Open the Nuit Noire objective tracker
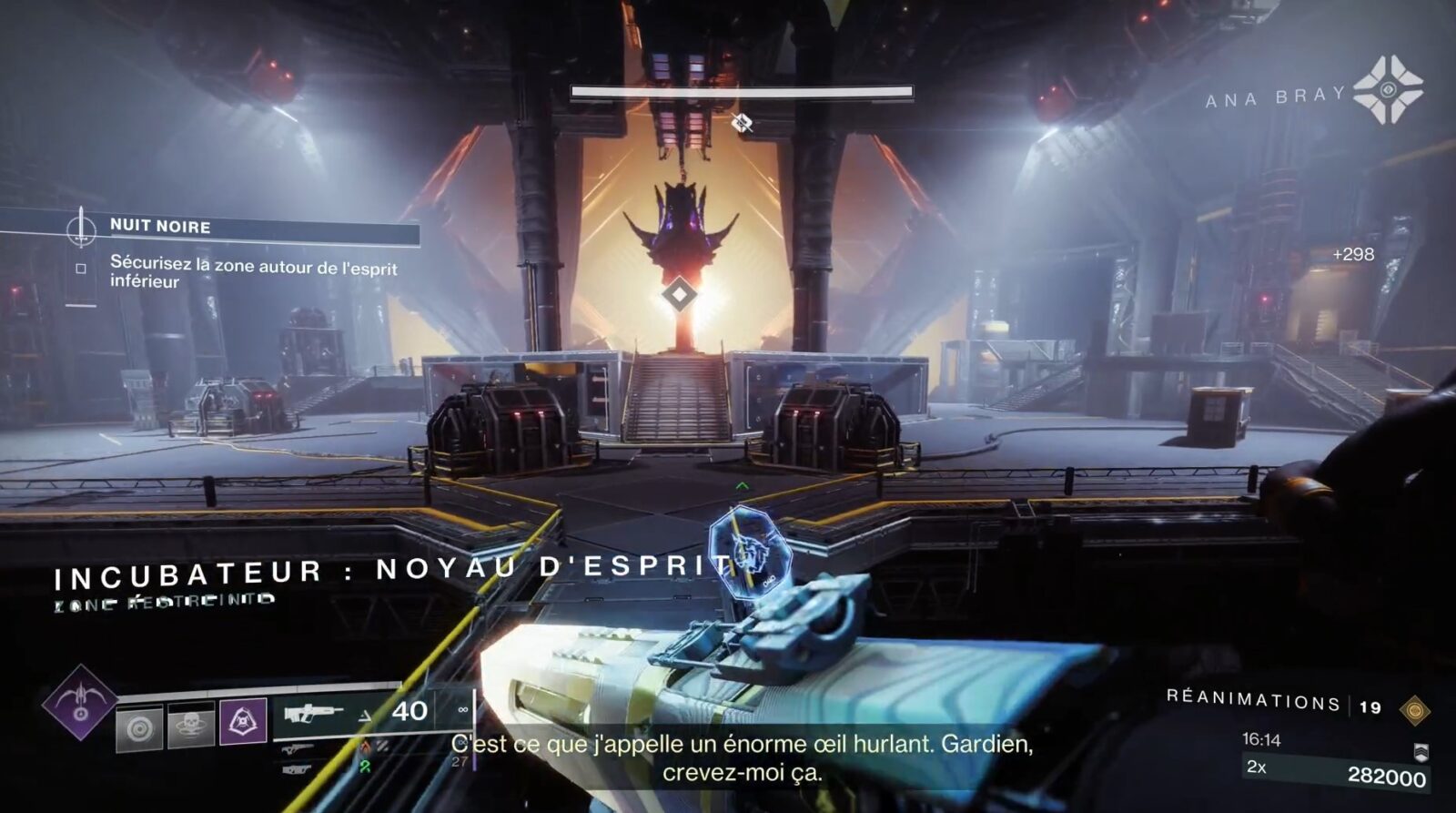 pyautogui.click(x=159, y=227)
